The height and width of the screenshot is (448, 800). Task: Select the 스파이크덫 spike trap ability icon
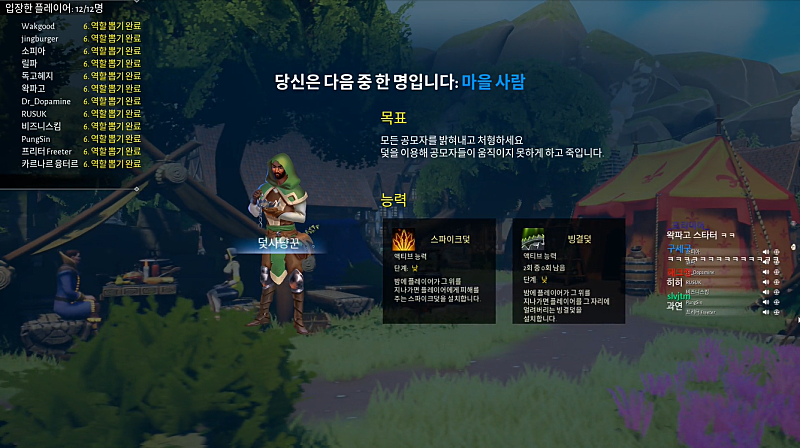click(404, 241)
